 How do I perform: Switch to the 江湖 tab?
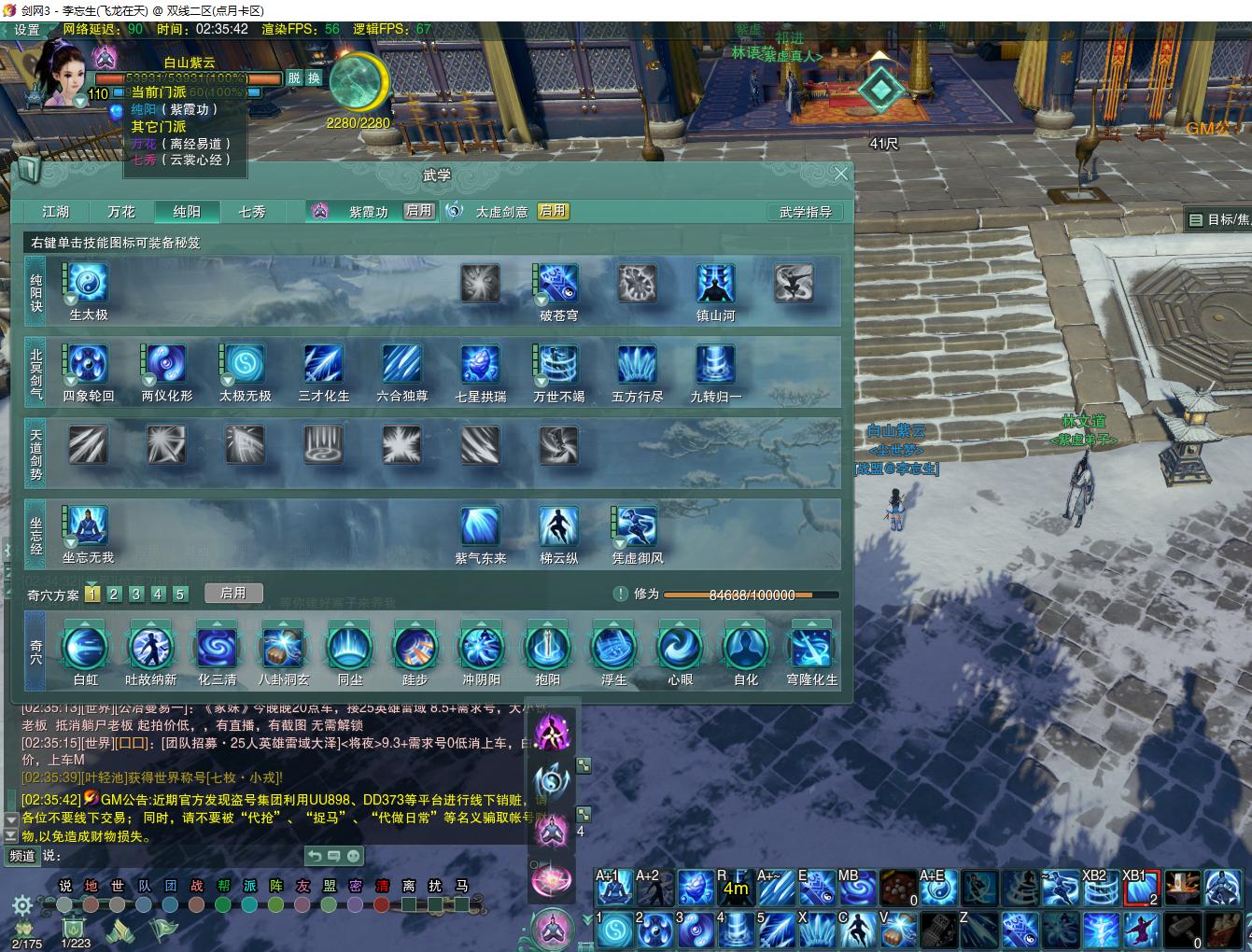click(56, 212)
